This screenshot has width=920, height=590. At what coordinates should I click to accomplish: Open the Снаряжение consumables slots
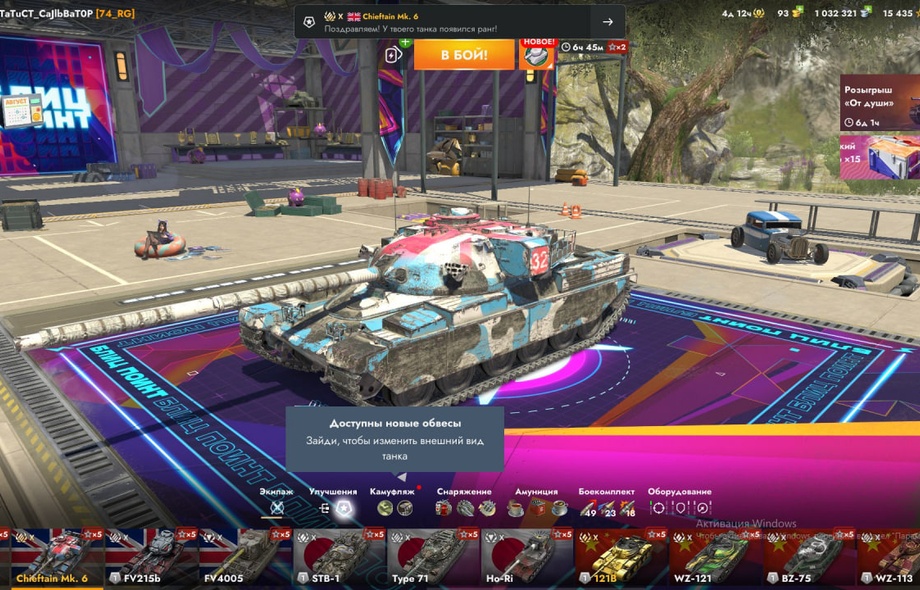pos(465,507)
